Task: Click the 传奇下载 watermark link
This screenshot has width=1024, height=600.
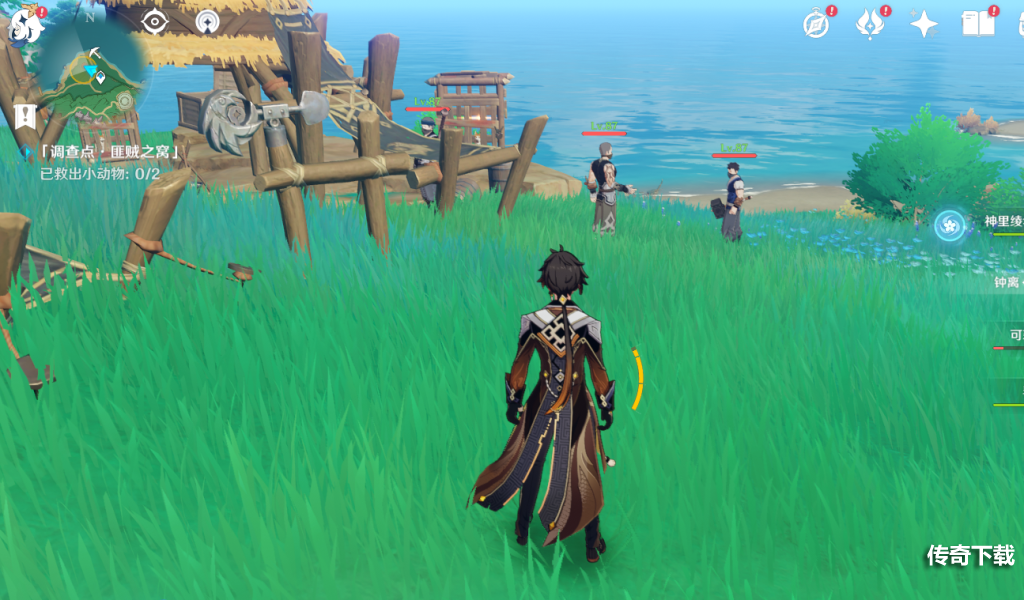Action: point(970,555)
